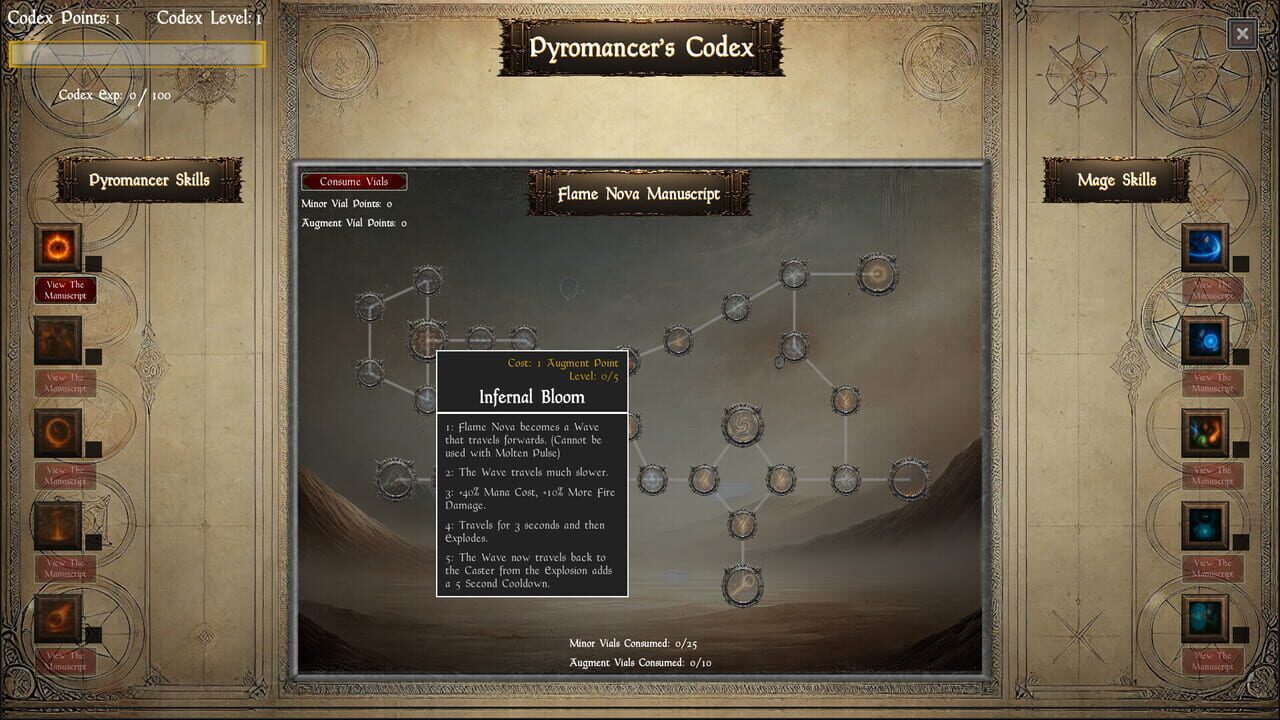
Task: Open the Mage Skills panel header
Action: pyautogui.click(x=1116, y=180)
